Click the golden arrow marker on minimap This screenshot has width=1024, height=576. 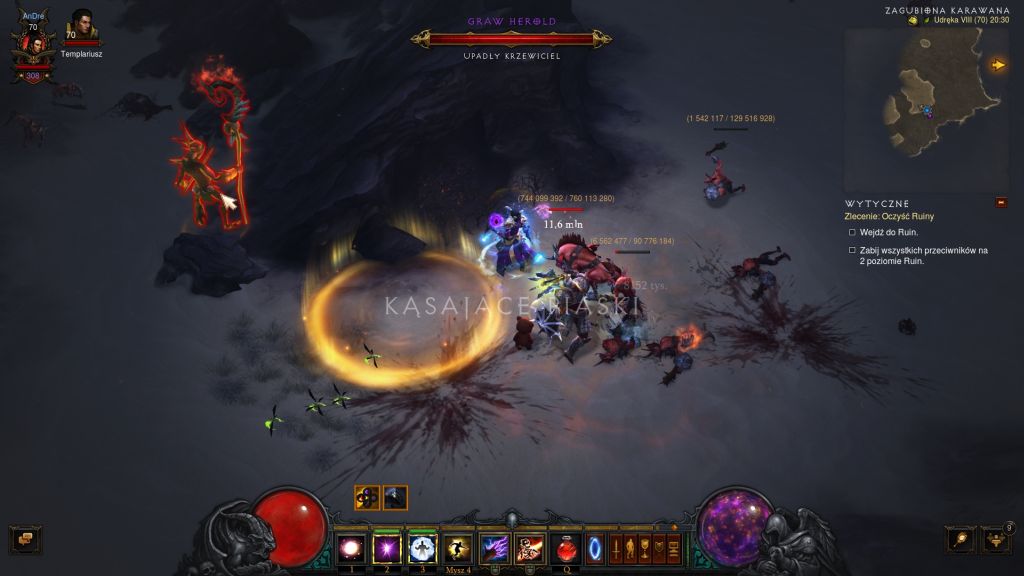tap(997, 65)
